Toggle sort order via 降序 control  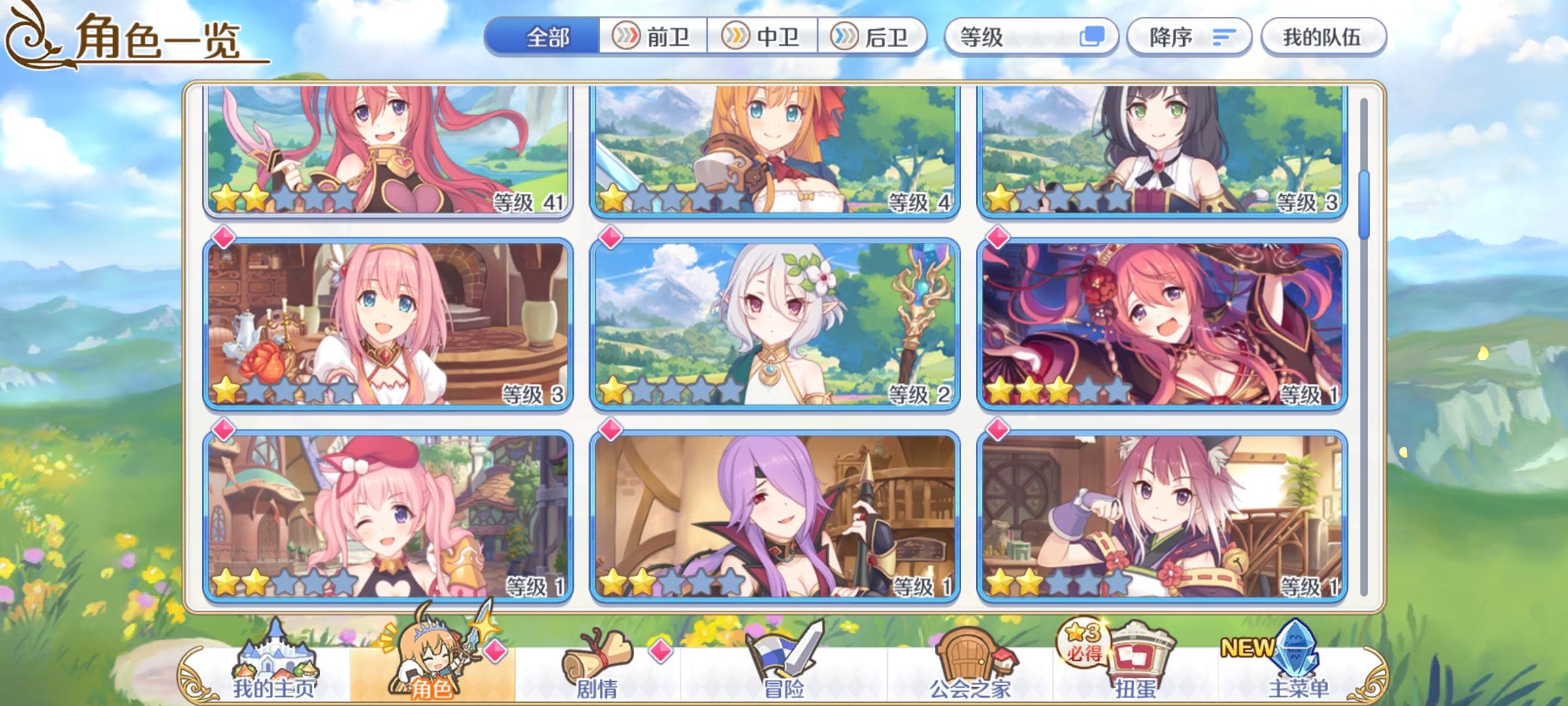(1189, 37)
